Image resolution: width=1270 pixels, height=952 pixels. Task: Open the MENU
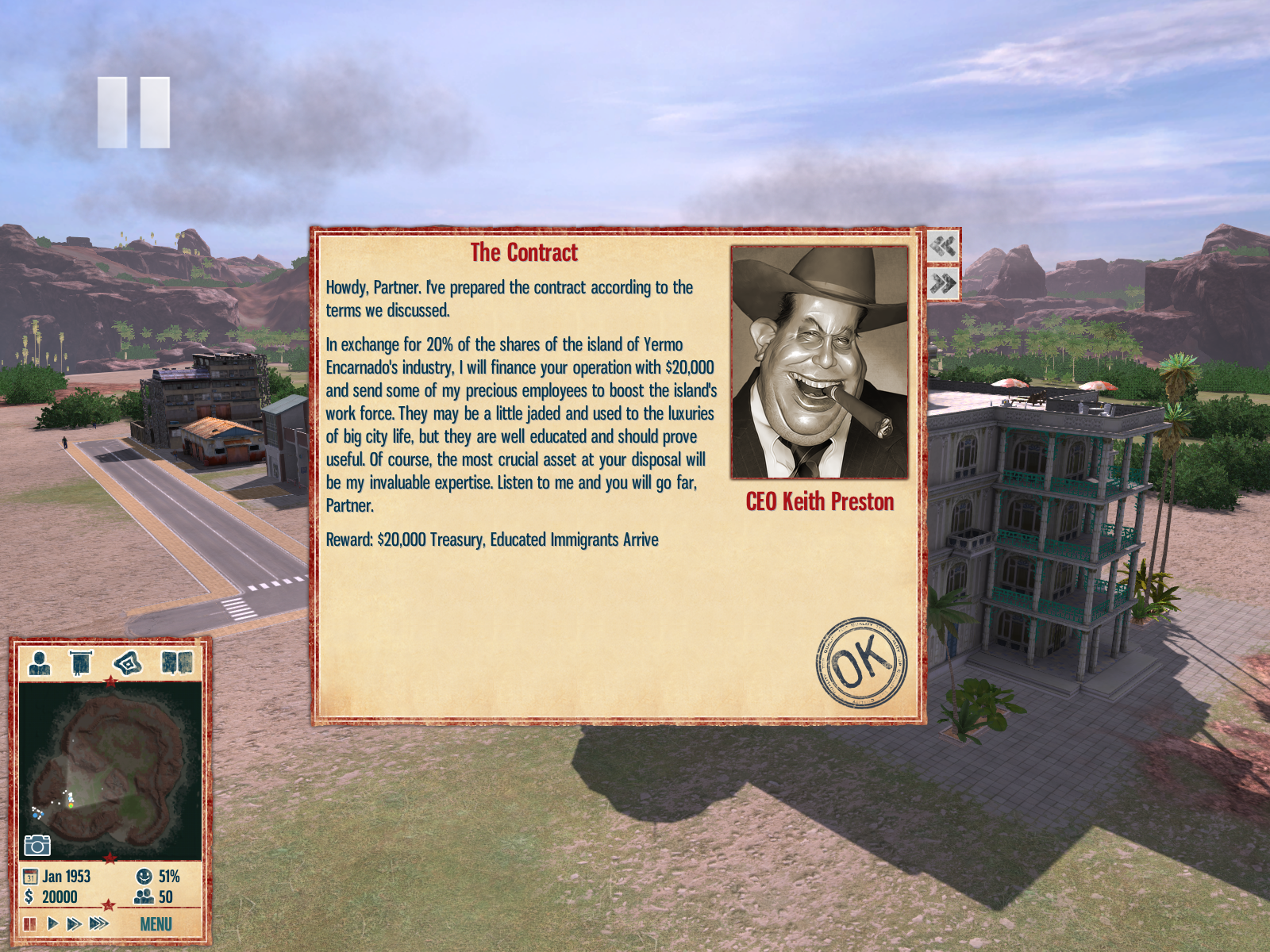pos(156,924)
